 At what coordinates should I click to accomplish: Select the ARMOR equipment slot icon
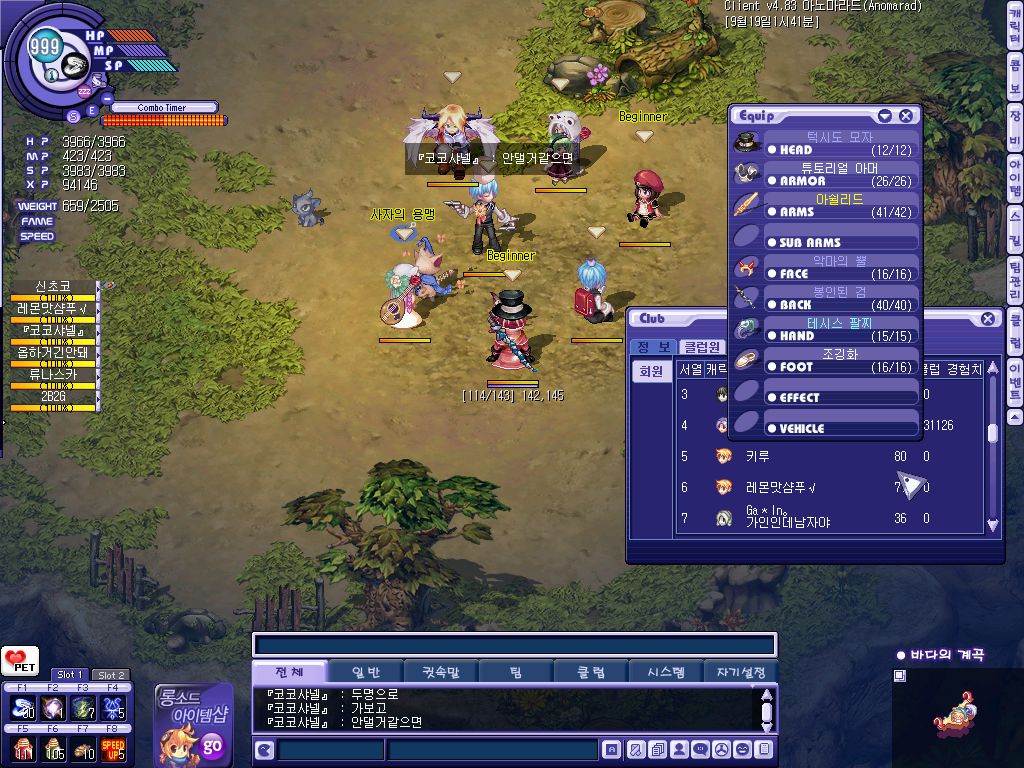pyautogui.click(x=747, y=174)
